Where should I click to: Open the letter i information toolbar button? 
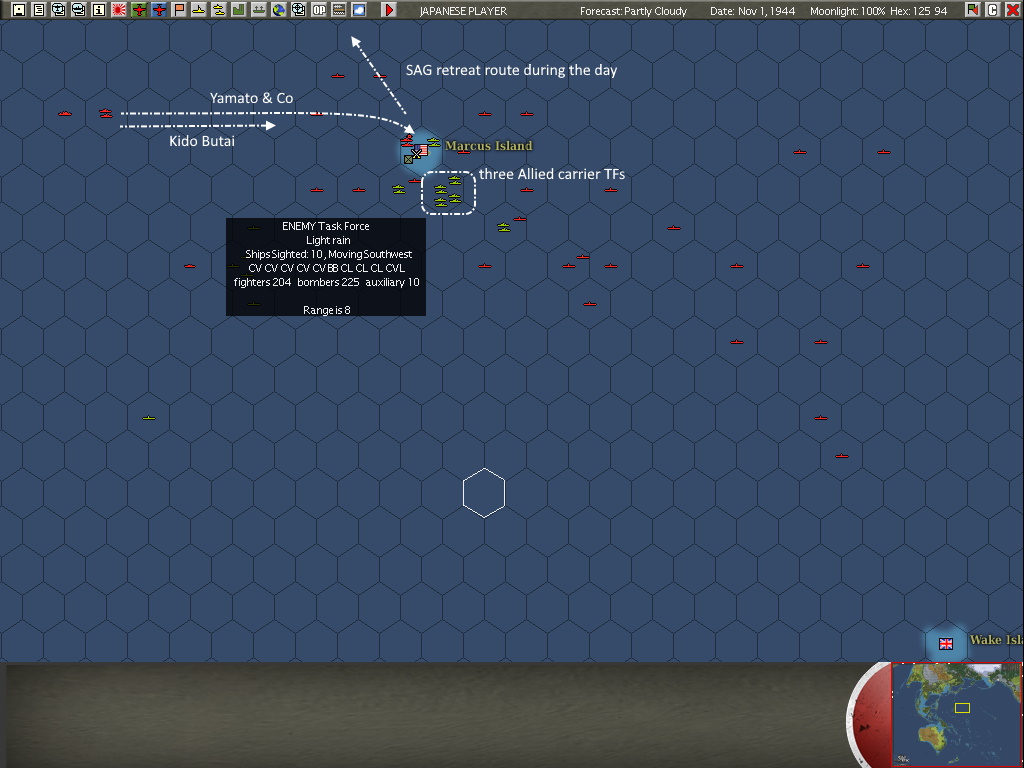coord(99,10)
